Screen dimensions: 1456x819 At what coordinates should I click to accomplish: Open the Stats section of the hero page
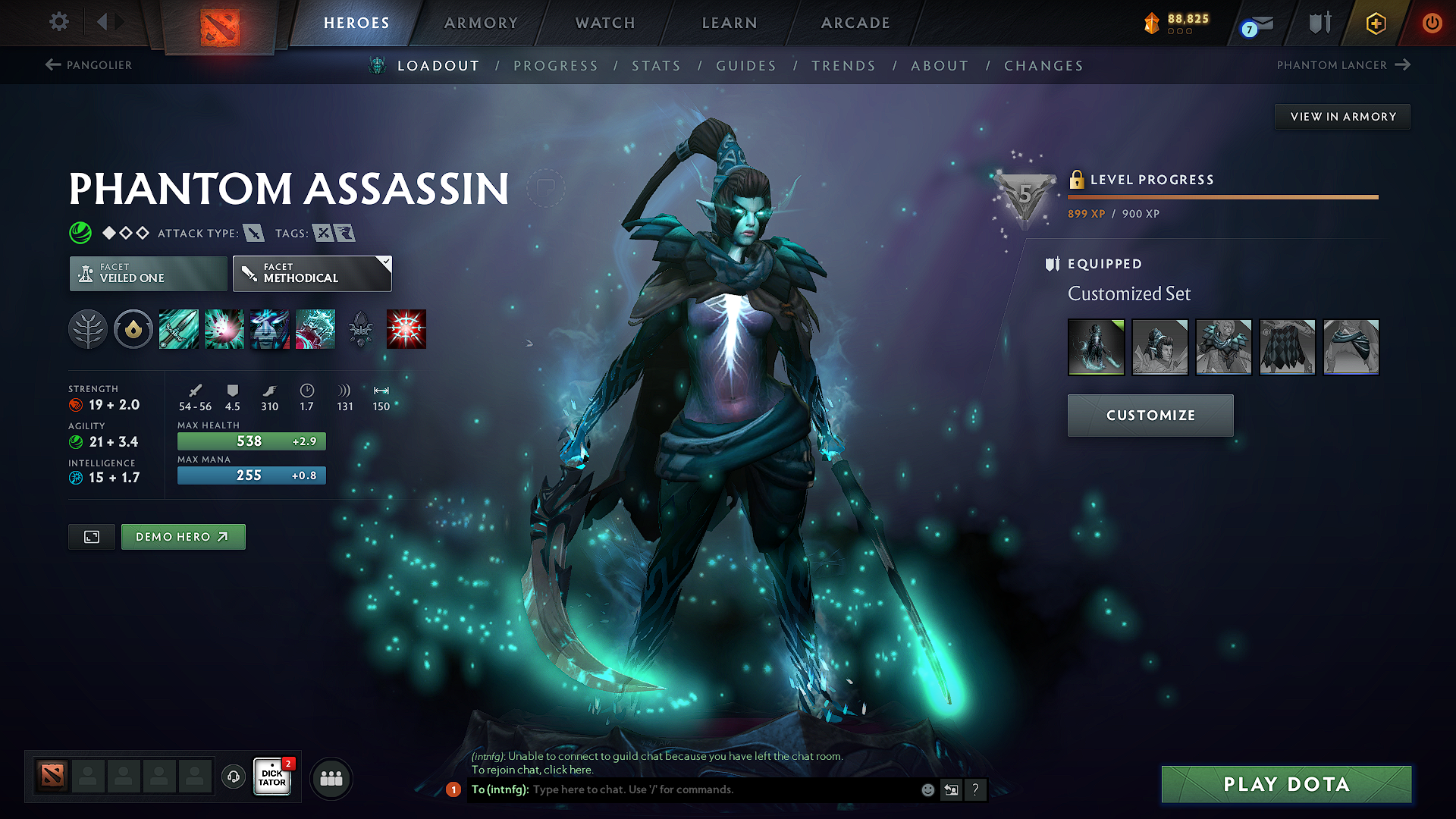(656, 65)
